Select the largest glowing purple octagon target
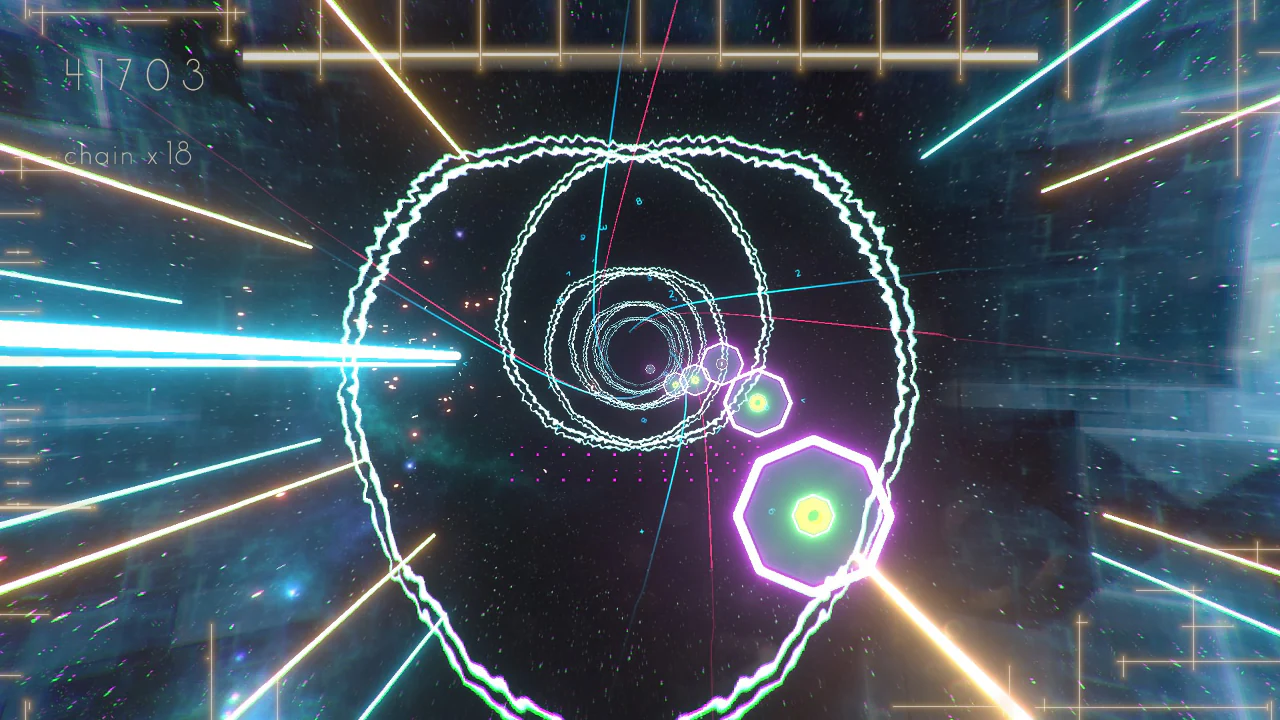The width and height of the screenshot is (1280, 720). pos(812,515)
